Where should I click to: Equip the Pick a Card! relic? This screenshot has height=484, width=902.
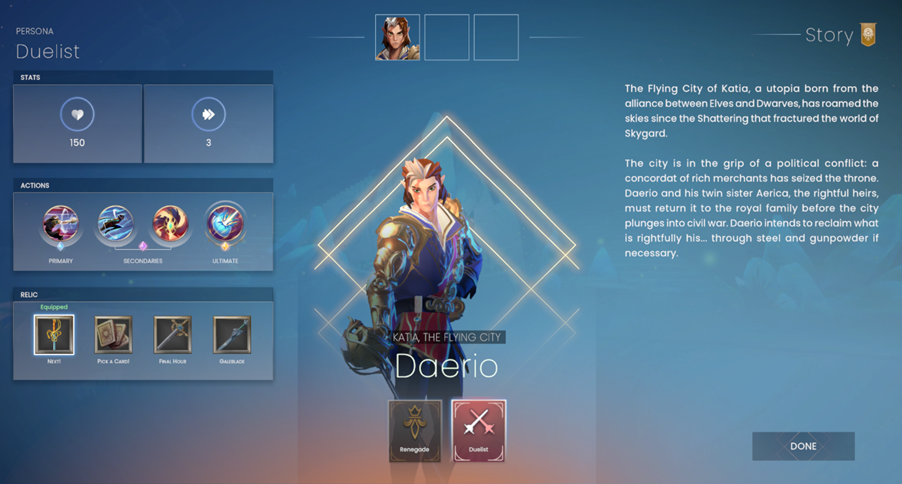(113, 335)
